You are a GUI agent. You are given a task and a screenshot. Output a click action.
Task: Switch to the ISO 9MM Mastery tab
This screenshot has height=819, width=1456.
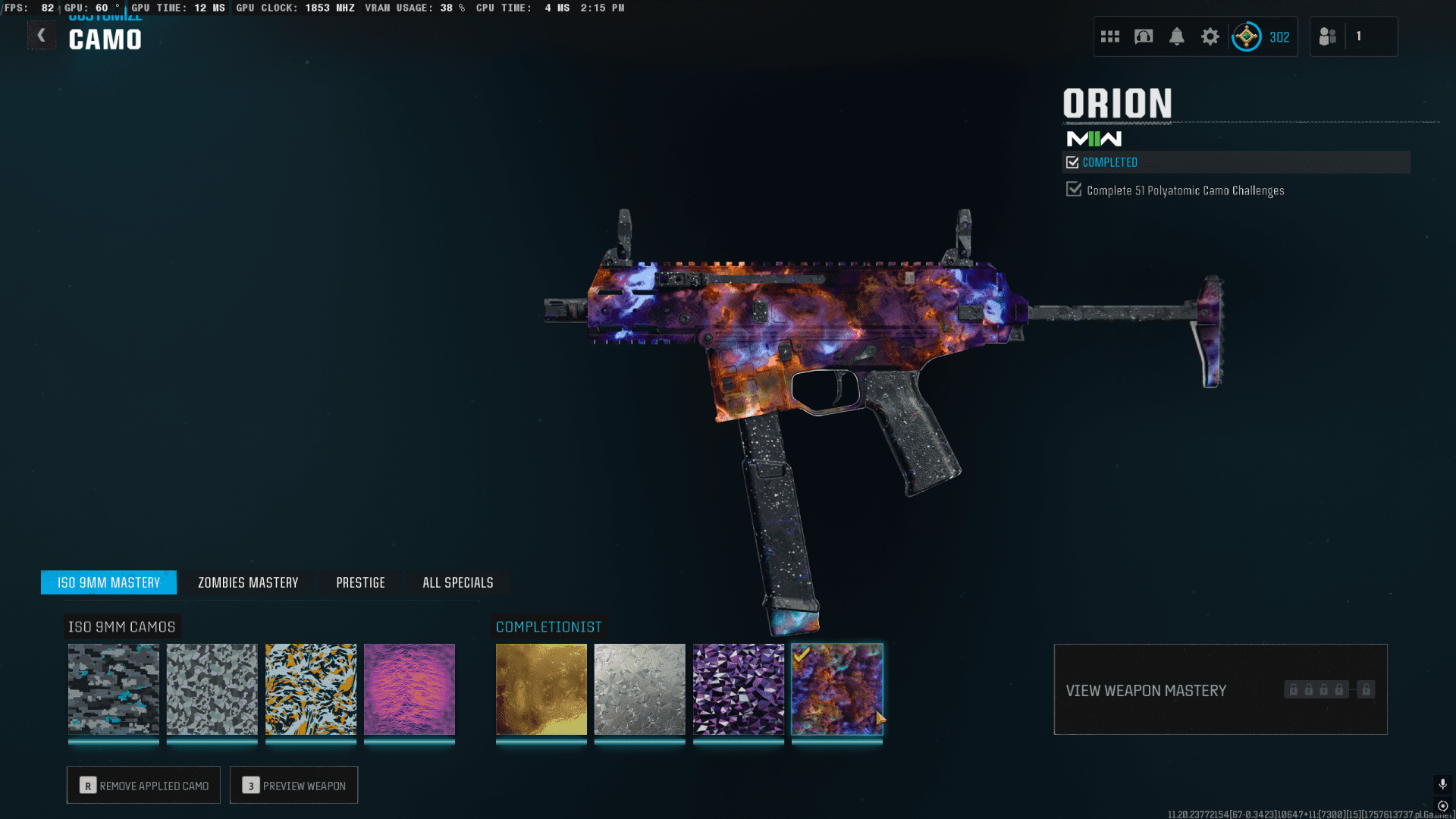pos(108,582)
